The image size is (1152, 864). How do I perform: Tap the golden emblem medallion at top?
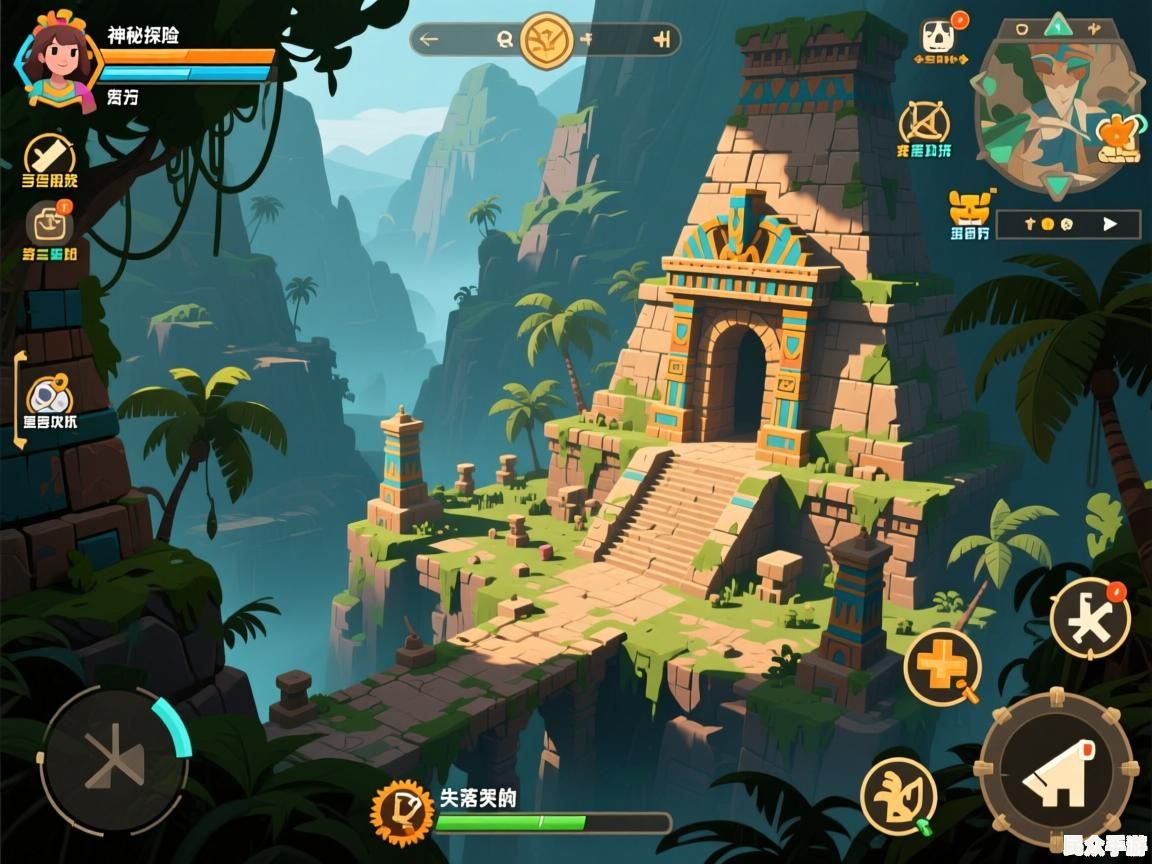pos(546,40)
